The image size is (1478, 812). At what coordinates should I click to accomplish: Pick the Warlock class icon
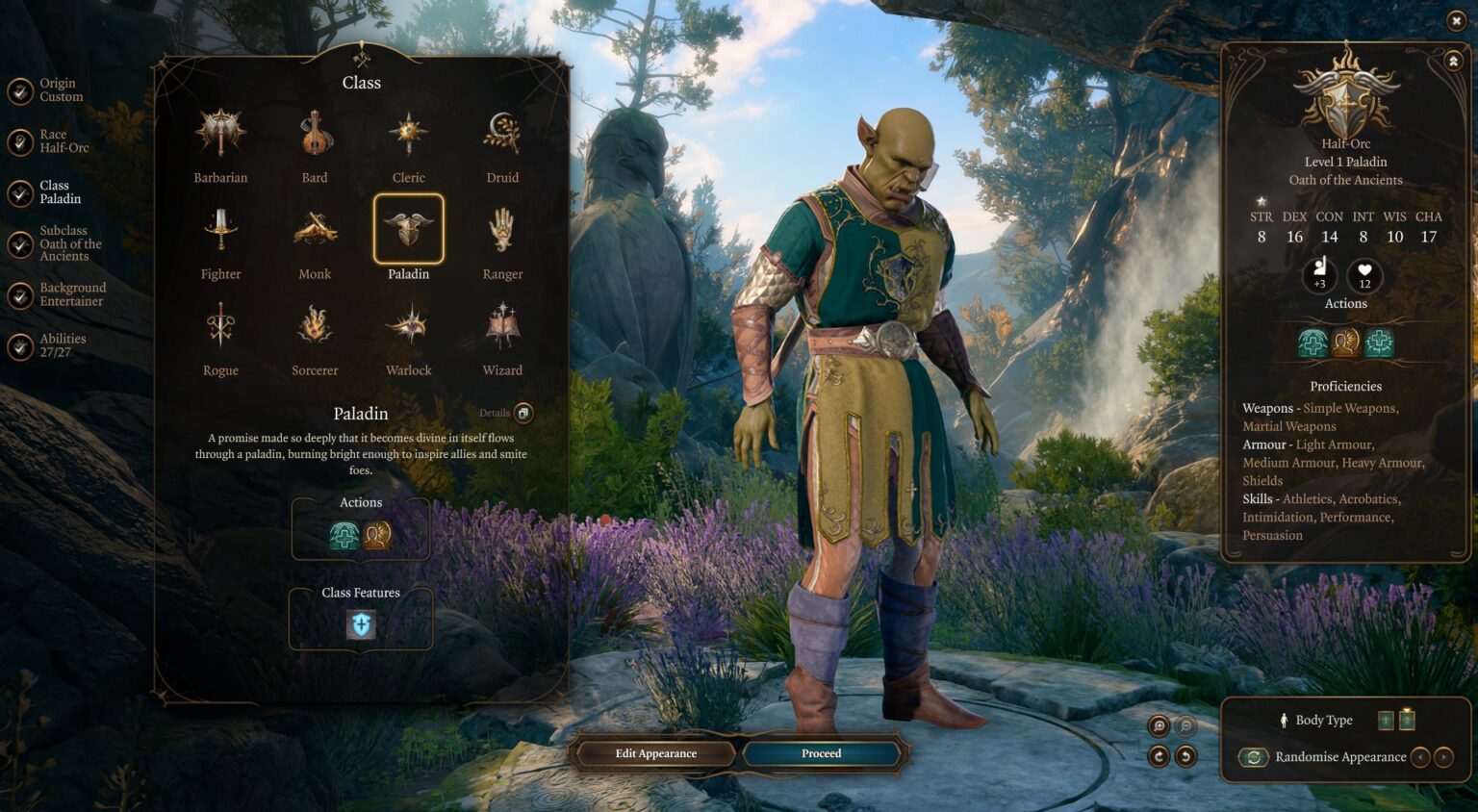coord(408,327)
